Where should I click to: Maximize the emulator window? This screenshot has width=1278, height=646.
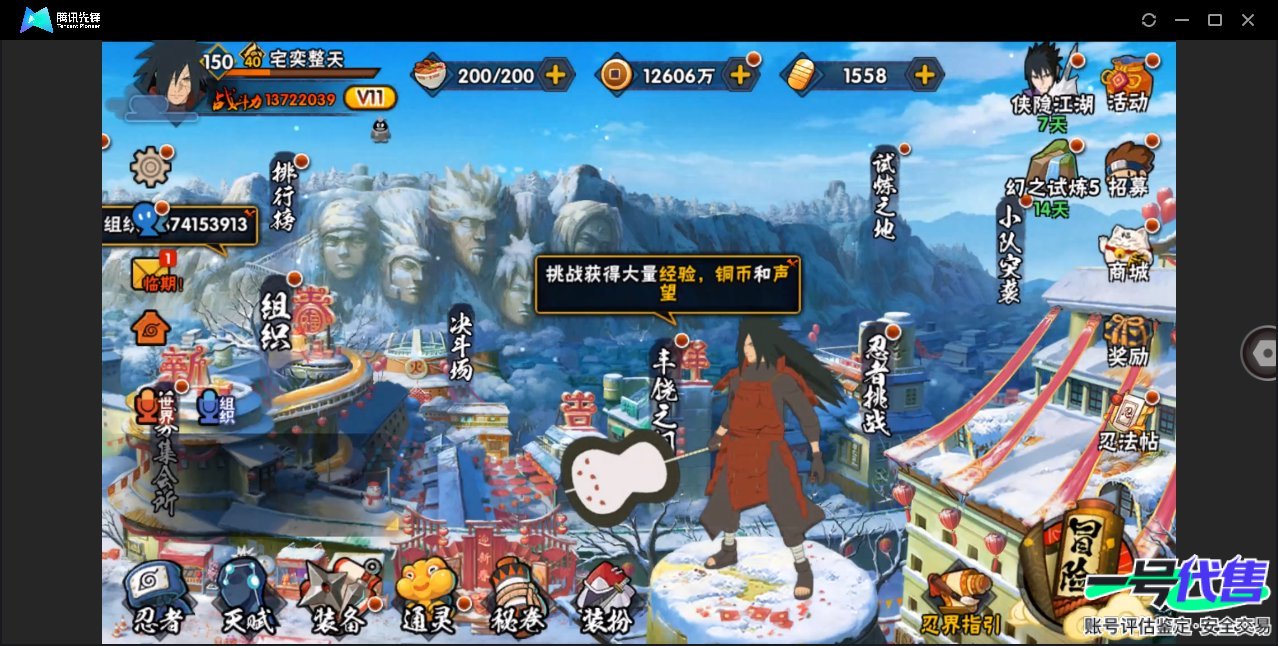[1215, 20]
